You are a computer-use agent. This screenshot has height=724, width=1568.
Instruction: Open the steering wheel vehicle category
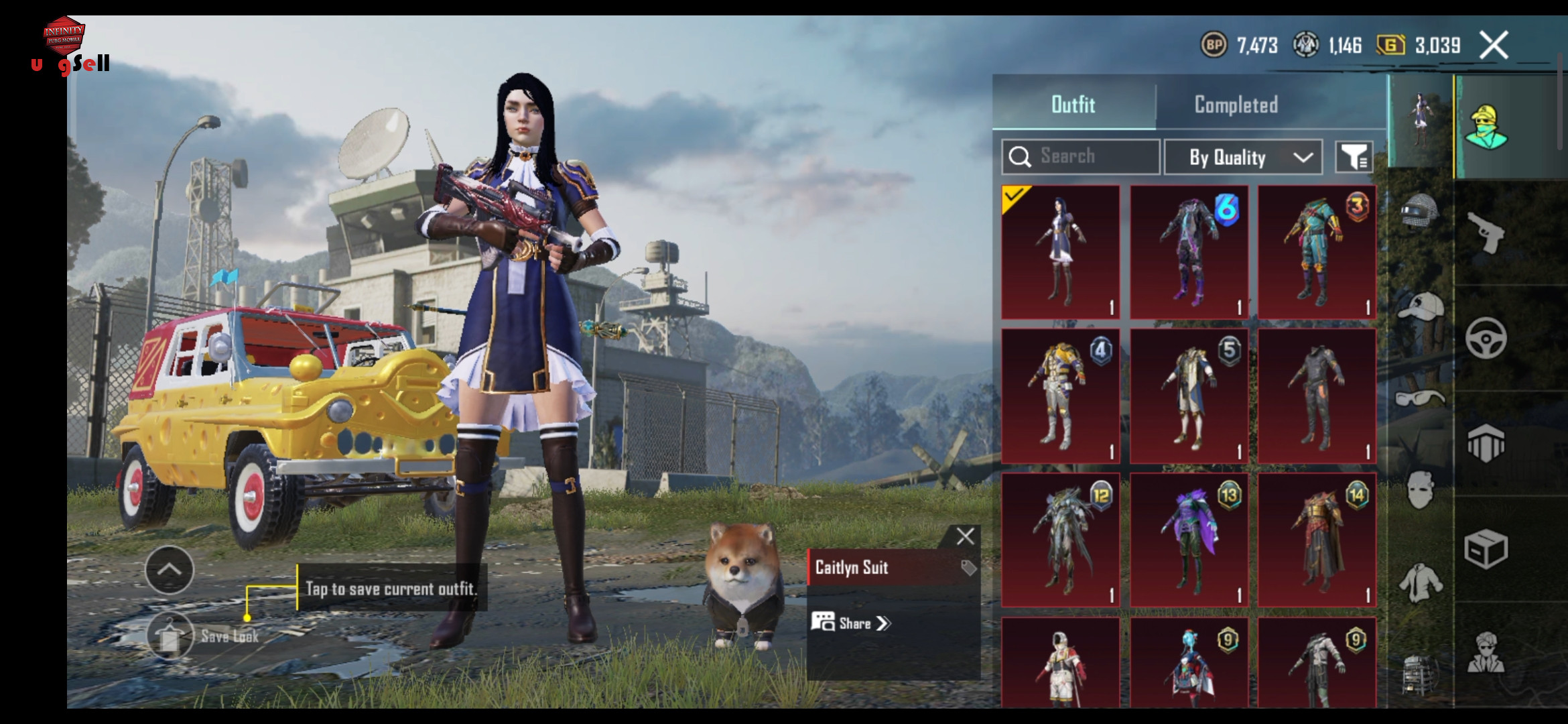click(1486, 338)
